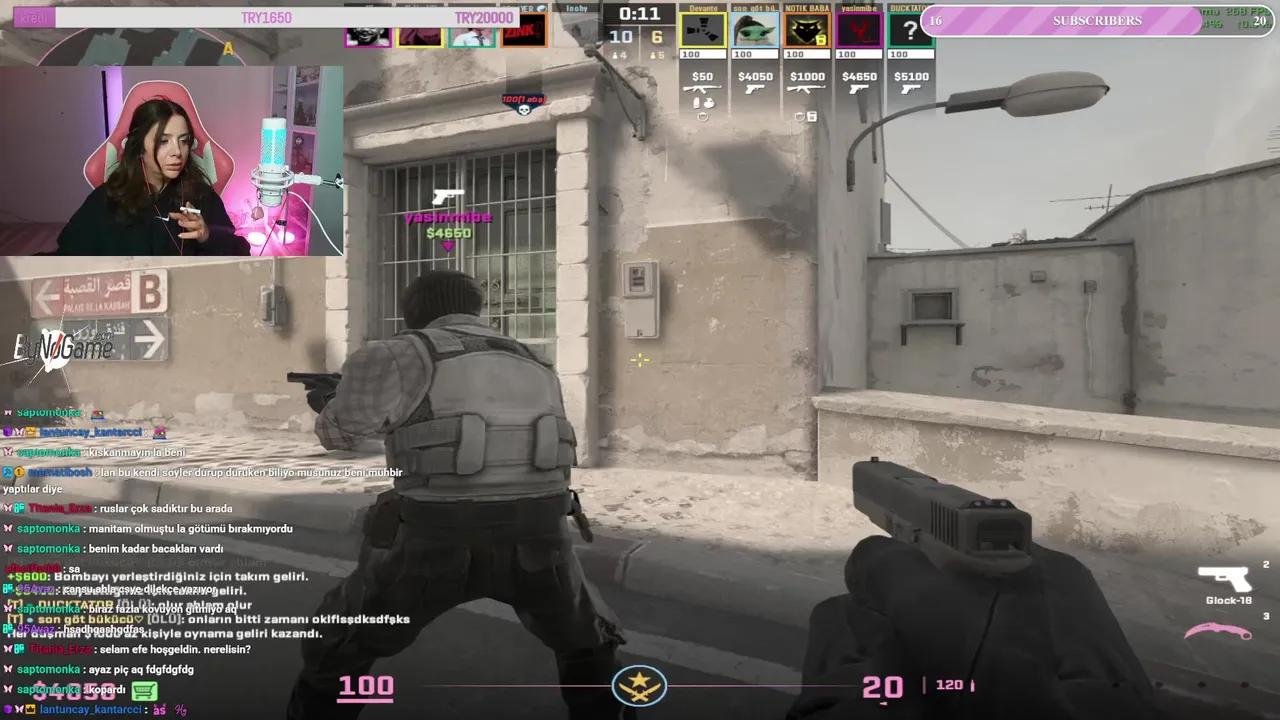
Task: Click the pistol icon under the $4050 amount
Action: tap(755, 89)
